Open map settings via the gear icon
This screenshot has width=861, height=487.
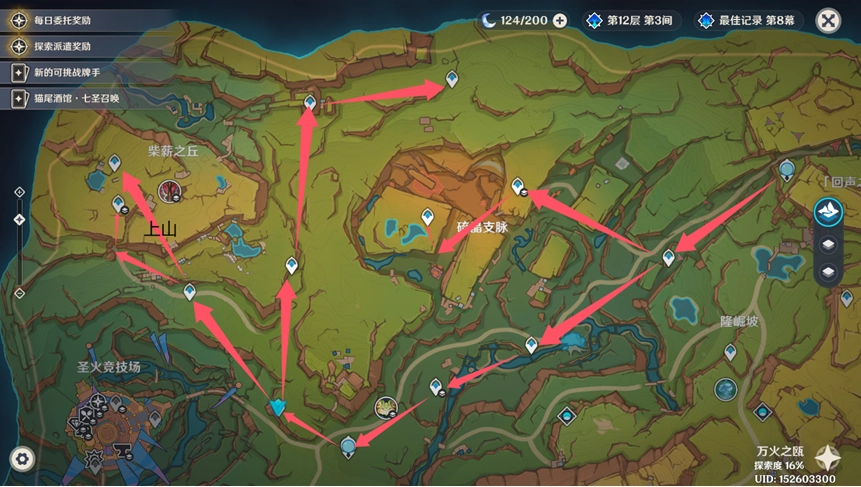pyautogui.click(x=22, y=459)
